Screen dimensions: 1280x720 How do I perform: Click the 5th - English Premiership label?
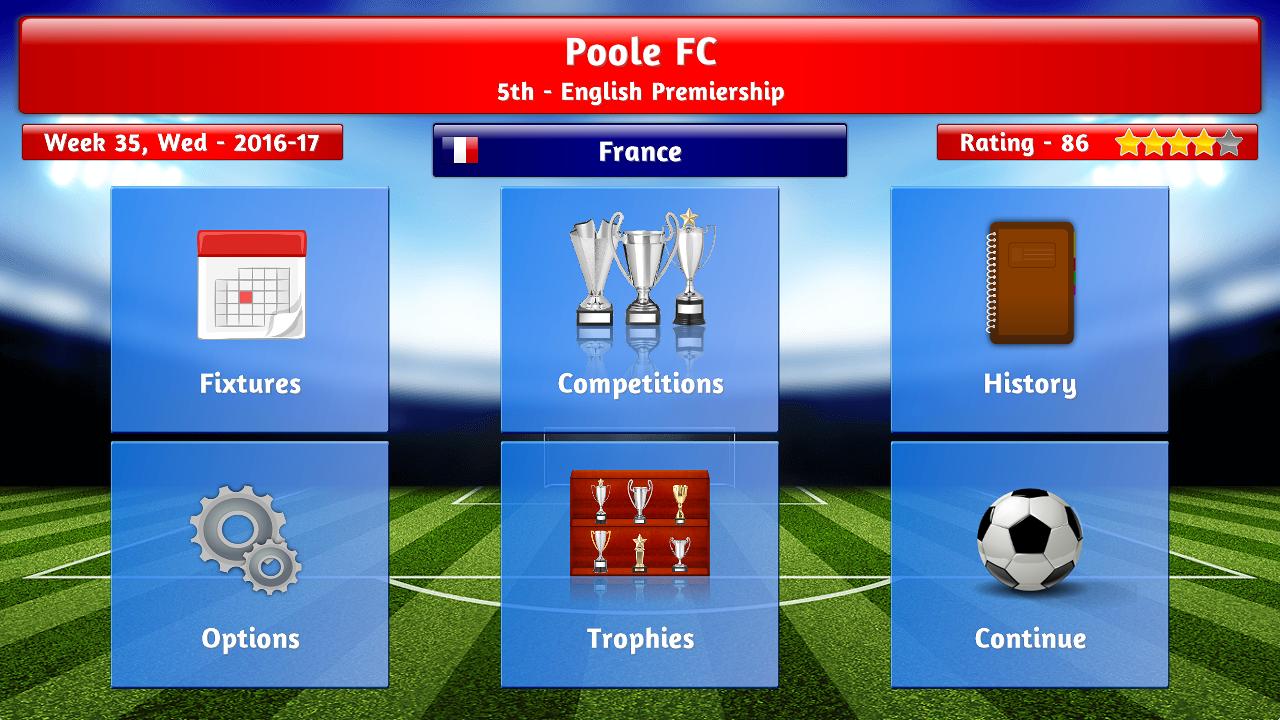[640, 92]
